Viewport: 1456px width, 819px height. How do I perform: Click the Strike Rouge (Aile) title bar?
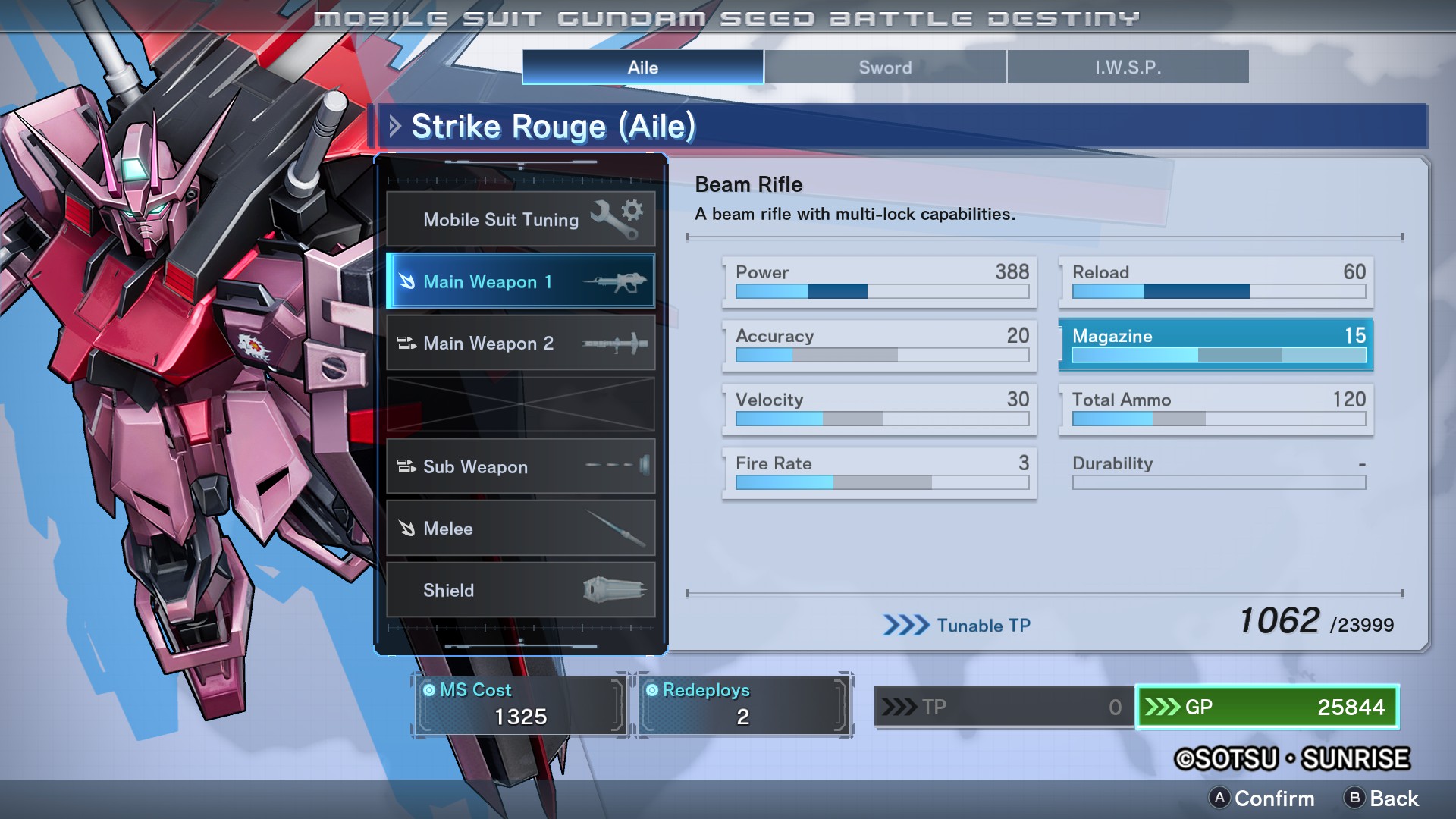point(902,126)
